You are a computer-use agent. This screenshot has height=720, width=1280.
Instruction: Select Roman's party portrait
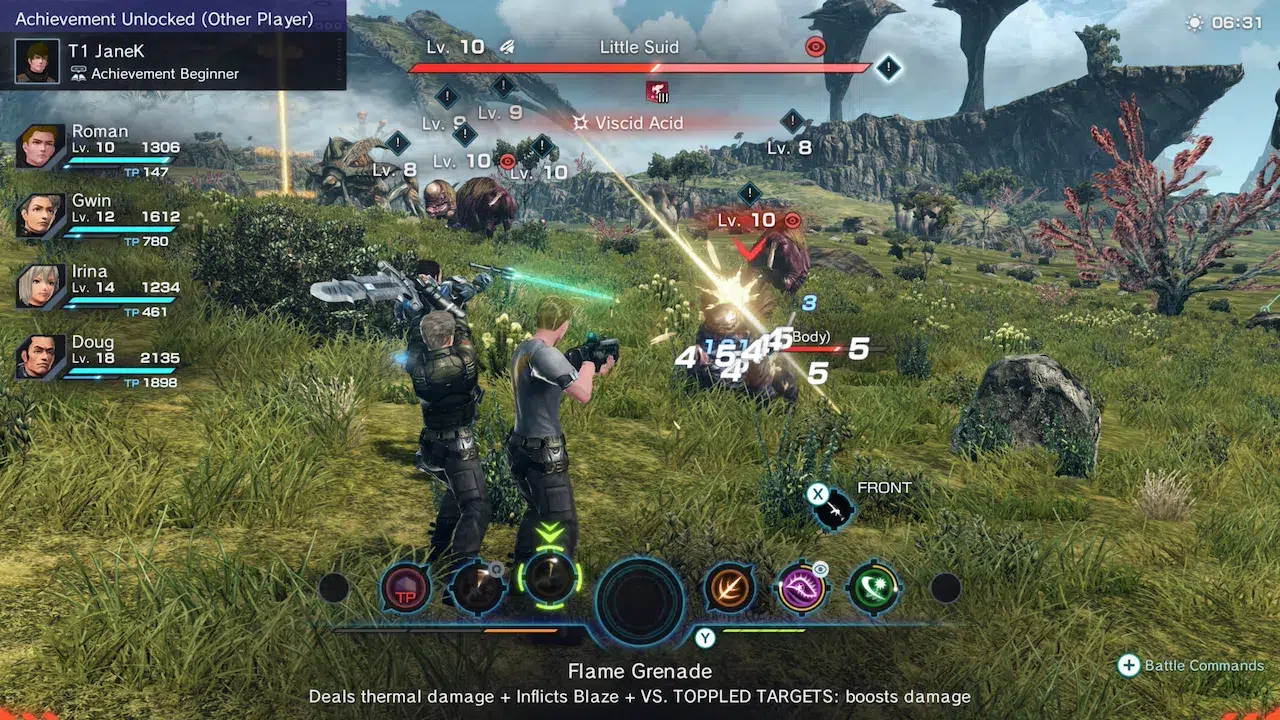pos(41,147)
